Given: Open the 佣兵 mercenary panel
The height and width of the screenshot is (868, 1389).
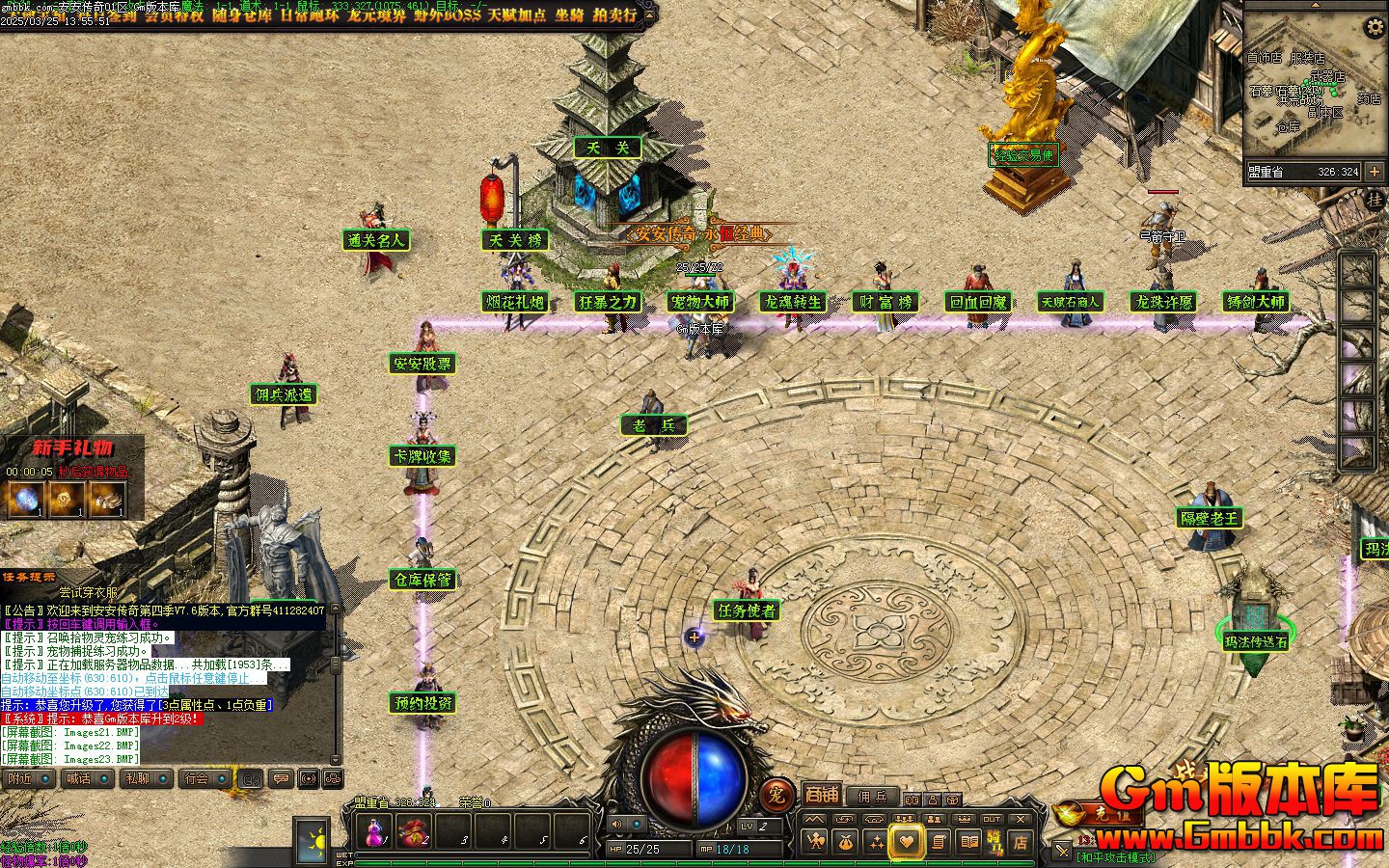Looking at the screenshot, I should [872, 797].
